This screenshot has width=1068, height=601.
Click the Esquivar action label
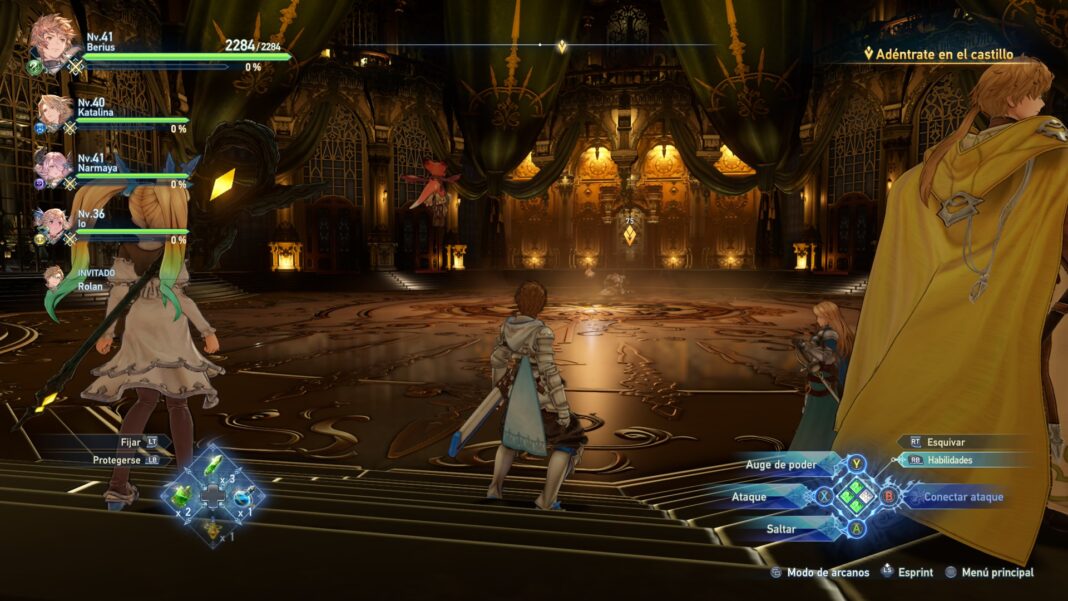[945, 441]
